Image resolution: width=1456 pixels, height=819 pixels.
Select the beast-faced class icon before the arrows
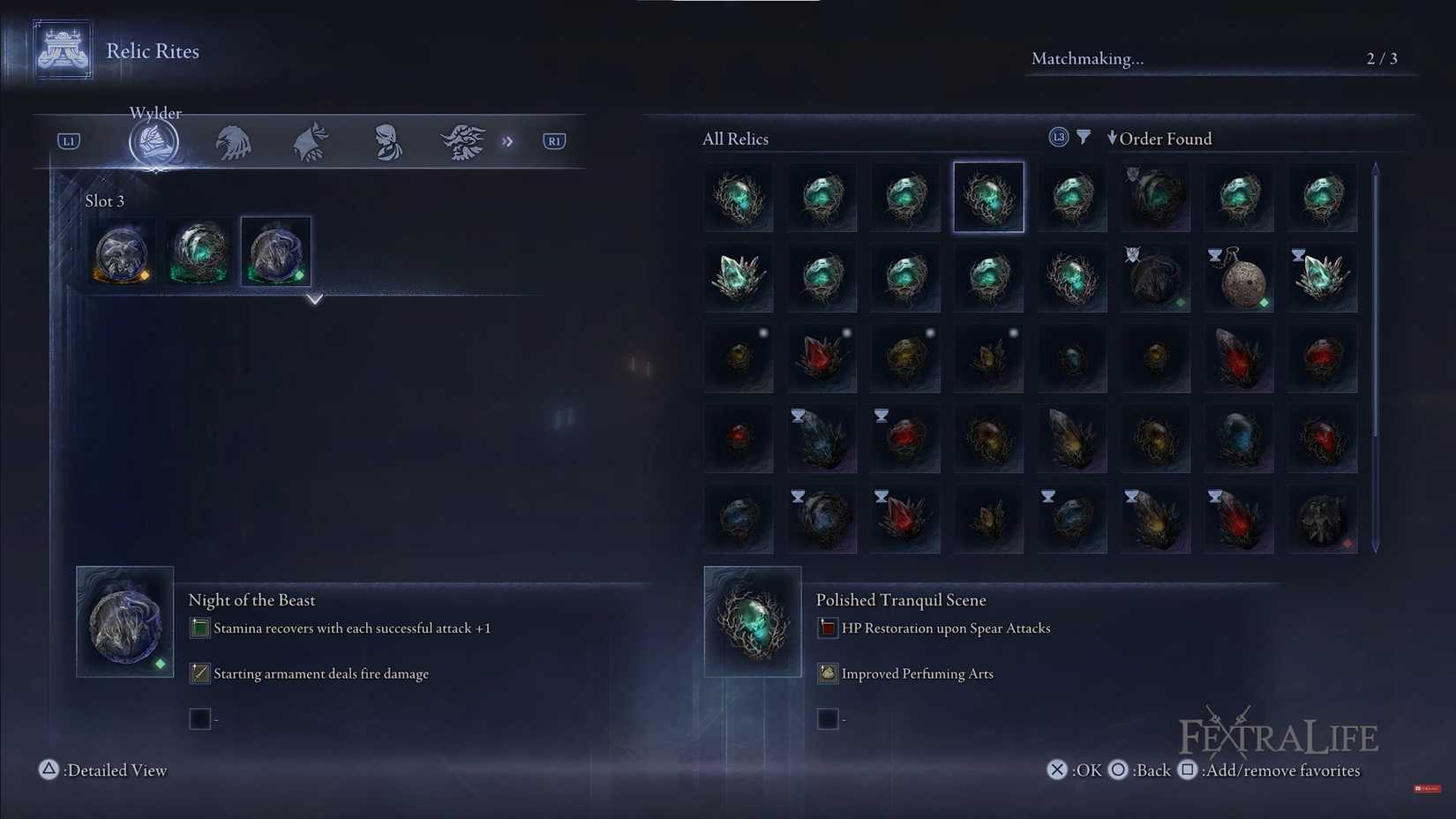(462, 140)
